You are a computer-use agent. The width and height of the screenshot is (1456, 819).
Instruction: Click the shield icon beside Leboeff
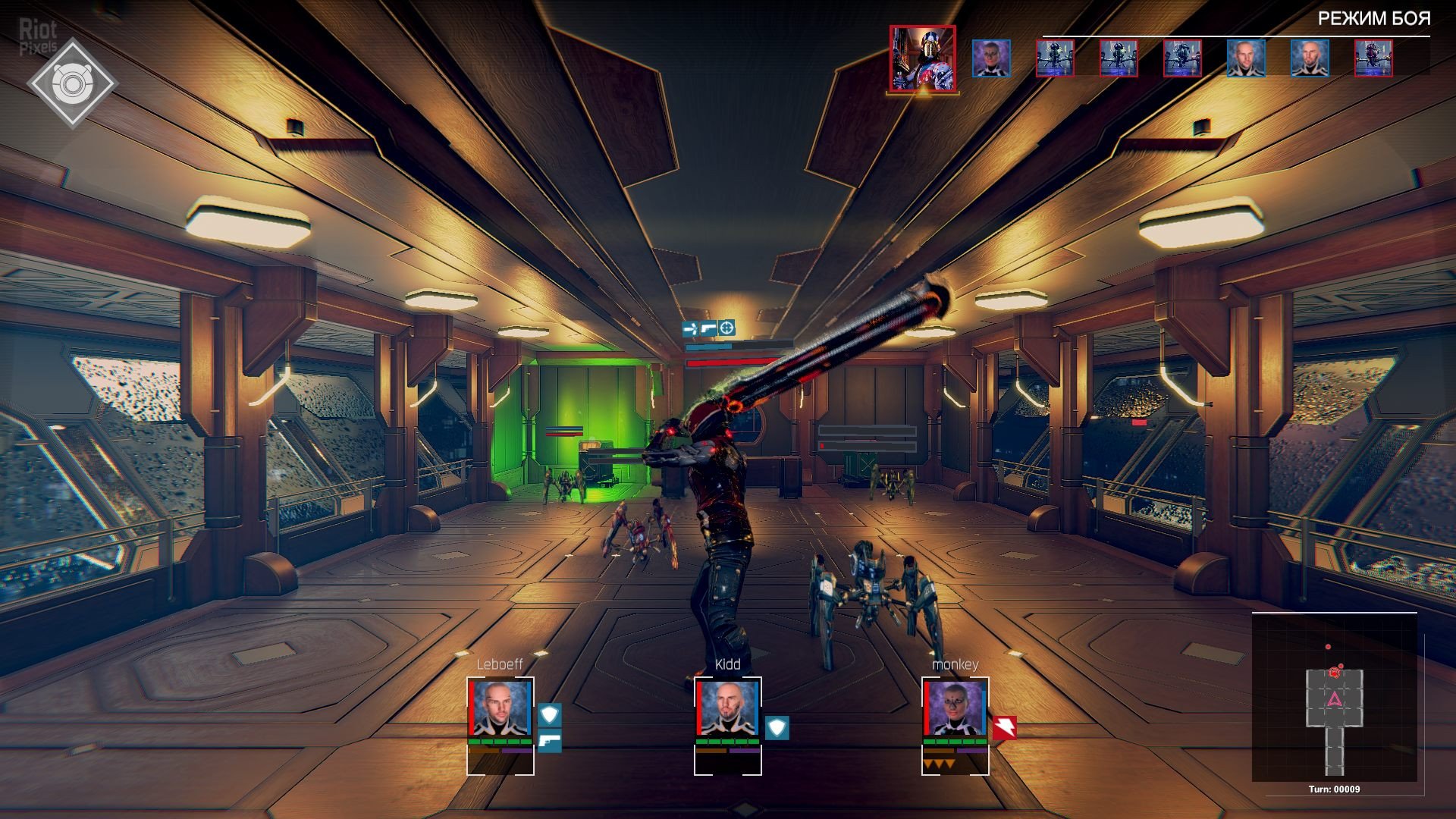(550, 715)
